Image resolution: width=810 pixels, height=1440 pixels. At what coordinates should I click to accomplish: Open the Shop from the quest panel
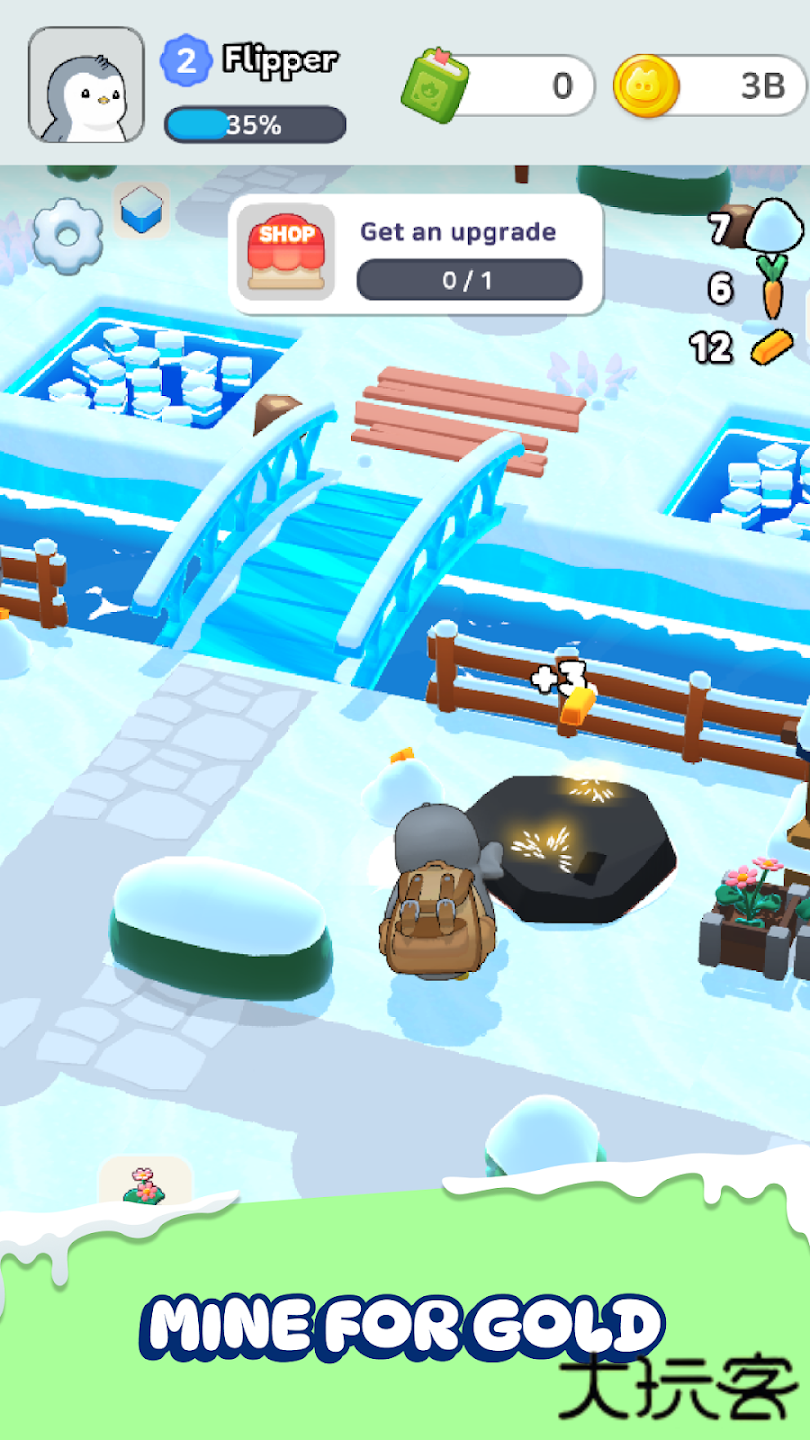(287, 254)
